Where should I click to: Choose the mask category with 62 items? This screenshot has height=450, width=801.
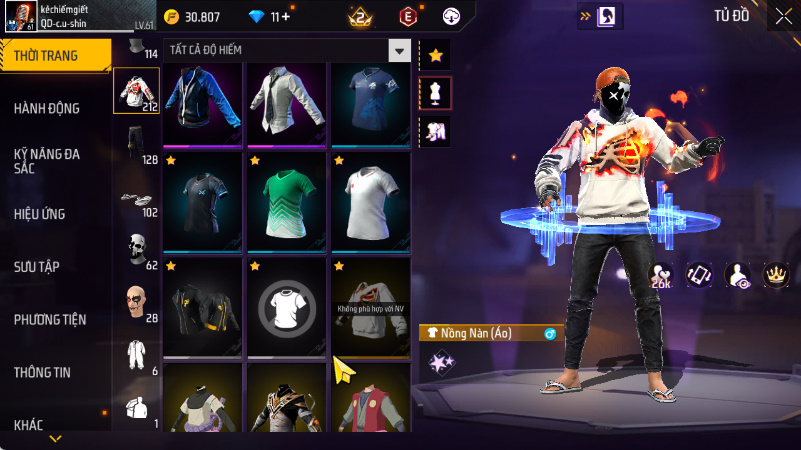click(136, 249)
